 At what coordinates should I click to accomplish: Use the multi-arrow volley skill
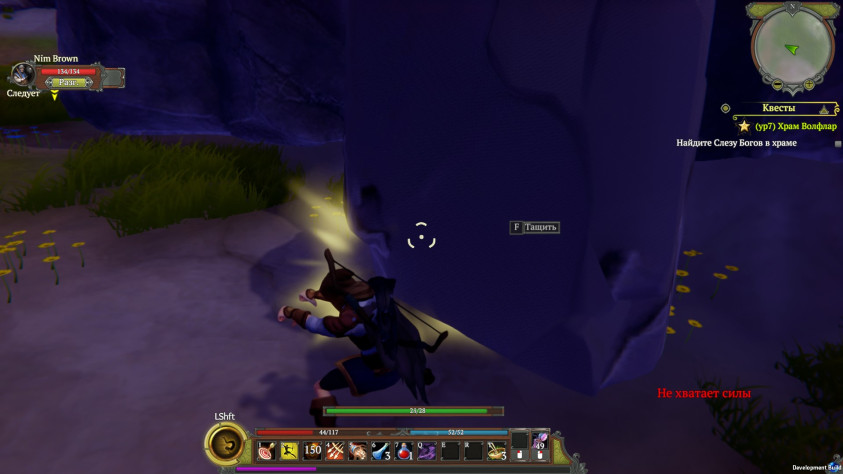click(335, 450)
